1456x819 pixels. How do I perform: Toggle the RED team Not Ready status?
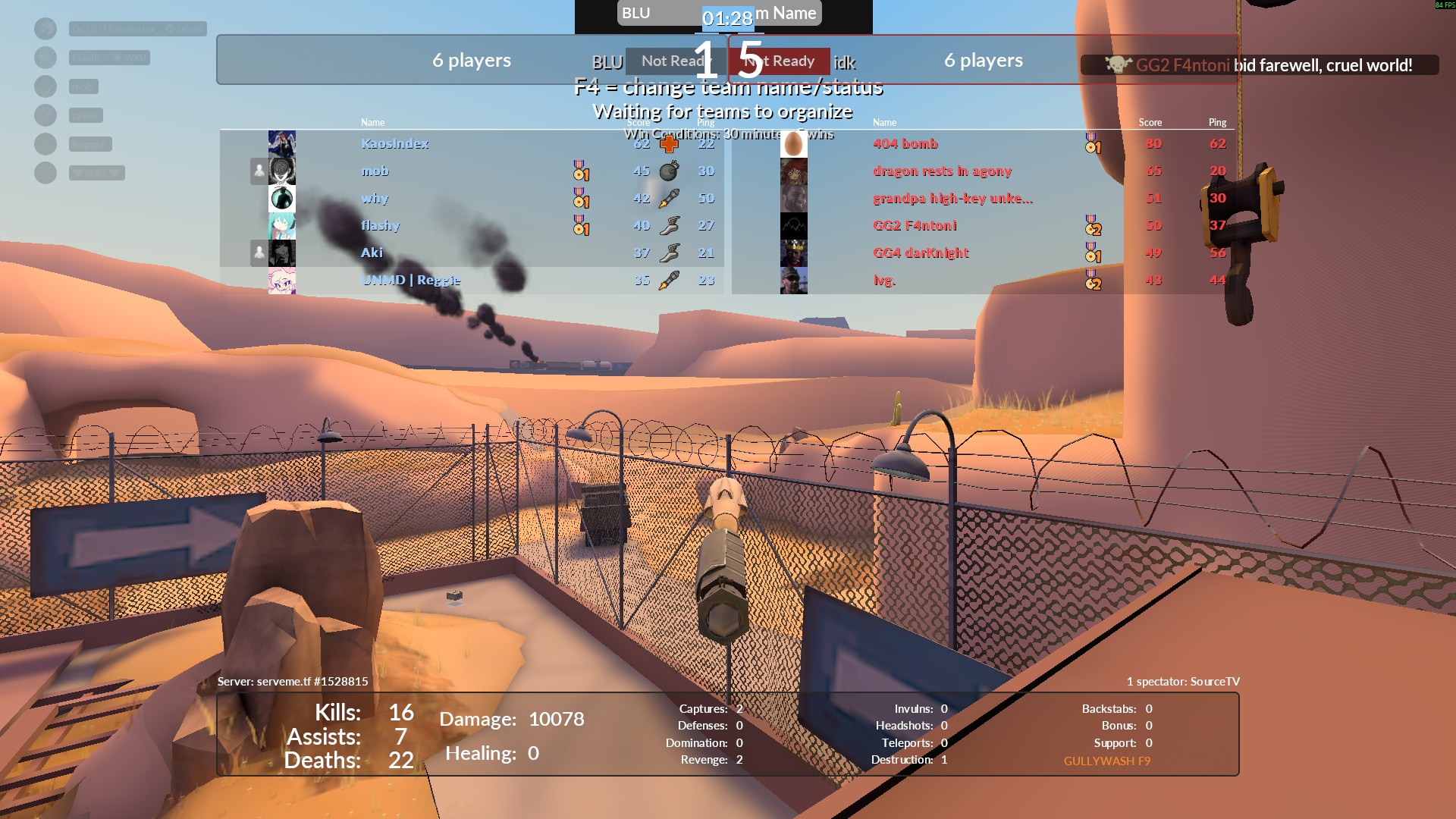coord(781,61)
